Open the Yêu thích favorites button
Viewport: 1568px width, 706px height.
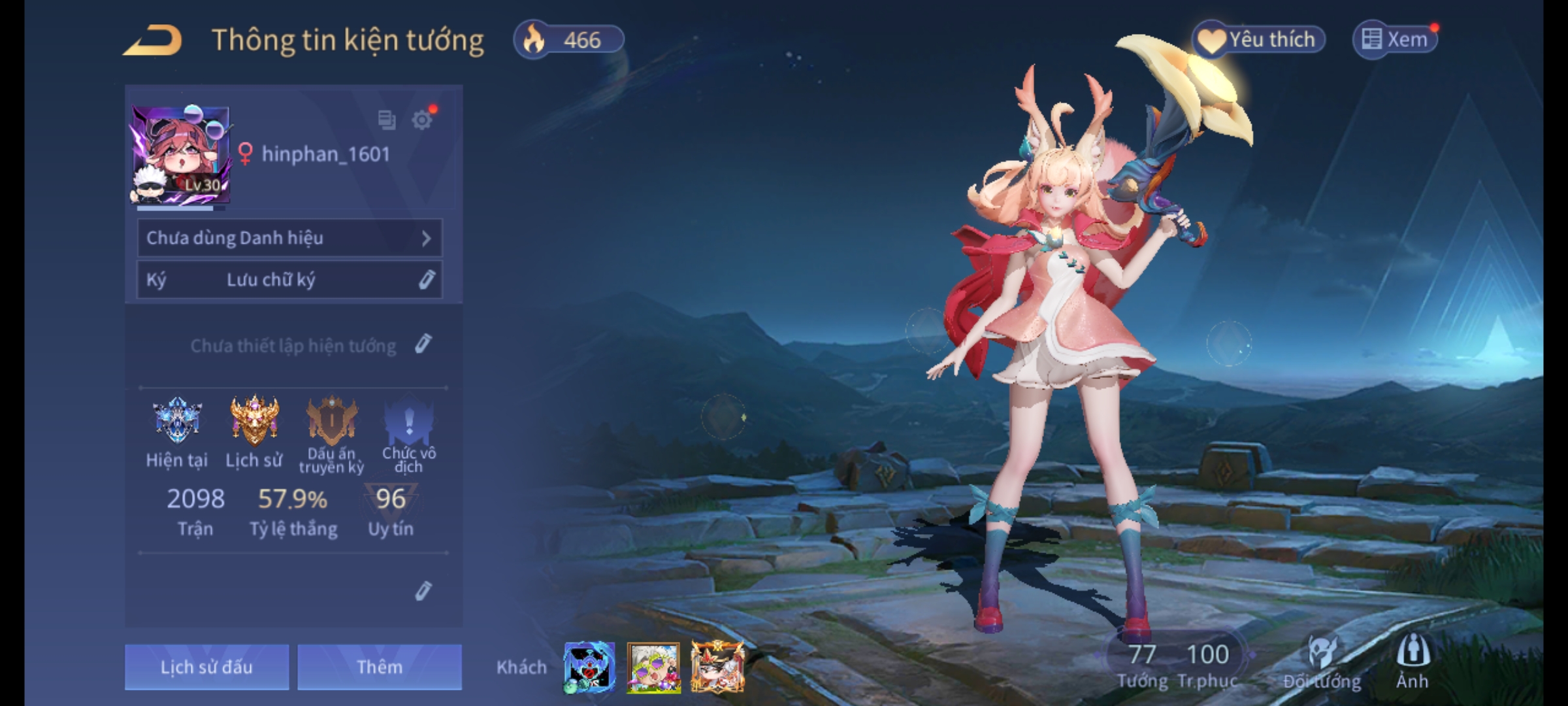1259,40
